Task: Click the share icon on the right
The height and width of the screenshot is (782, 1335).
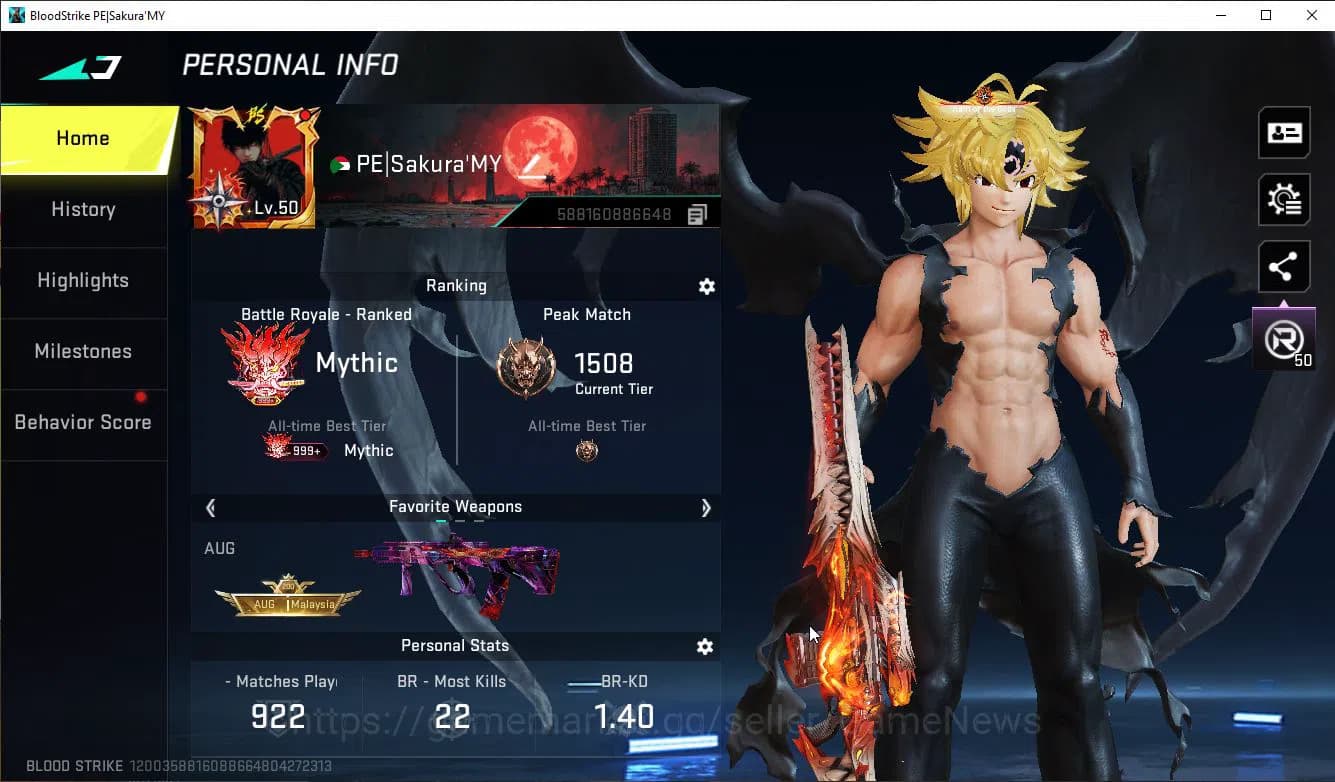Action: click(1283, 266)
